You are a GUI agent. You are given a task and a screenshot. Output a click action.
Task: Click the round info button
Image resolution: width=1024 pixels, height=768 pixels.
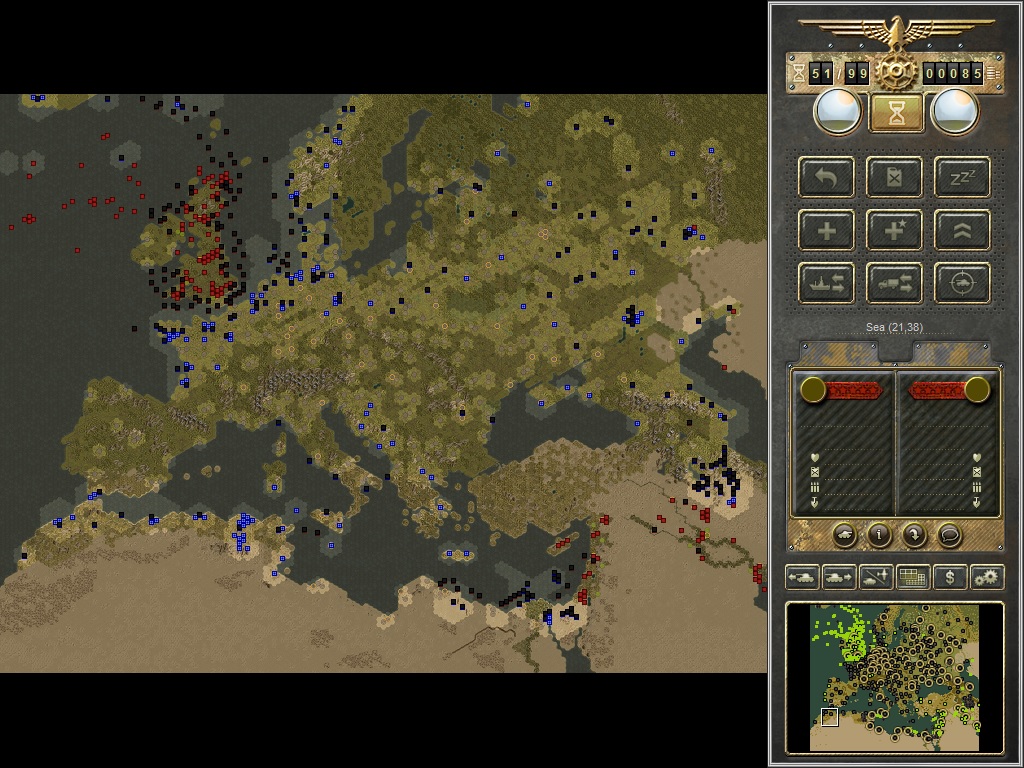[879, 535]
